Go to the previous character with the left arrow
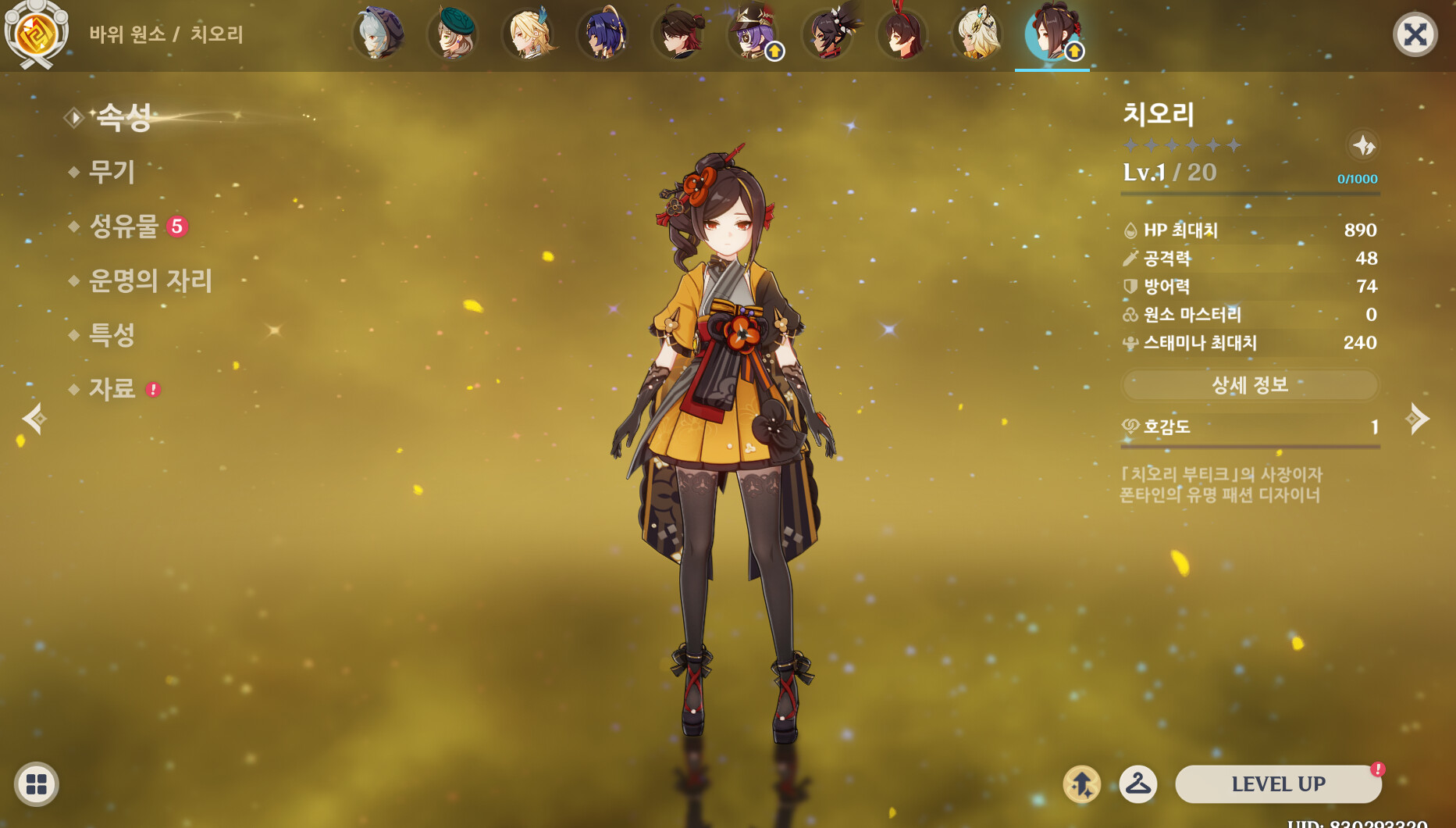 tap(34, 419)
